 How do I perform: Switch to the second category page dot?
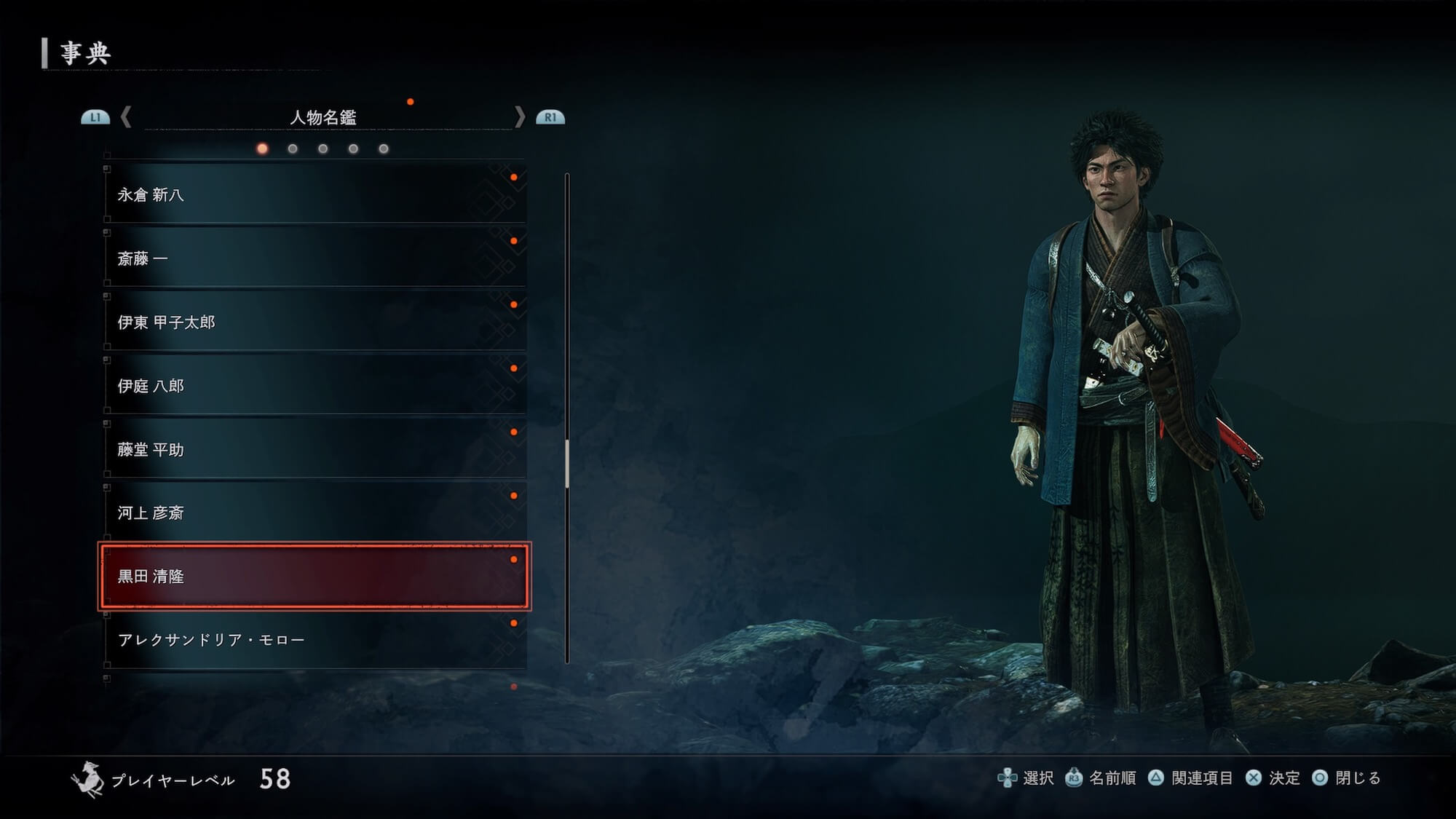pyautogui.click(x=293, y=149)
